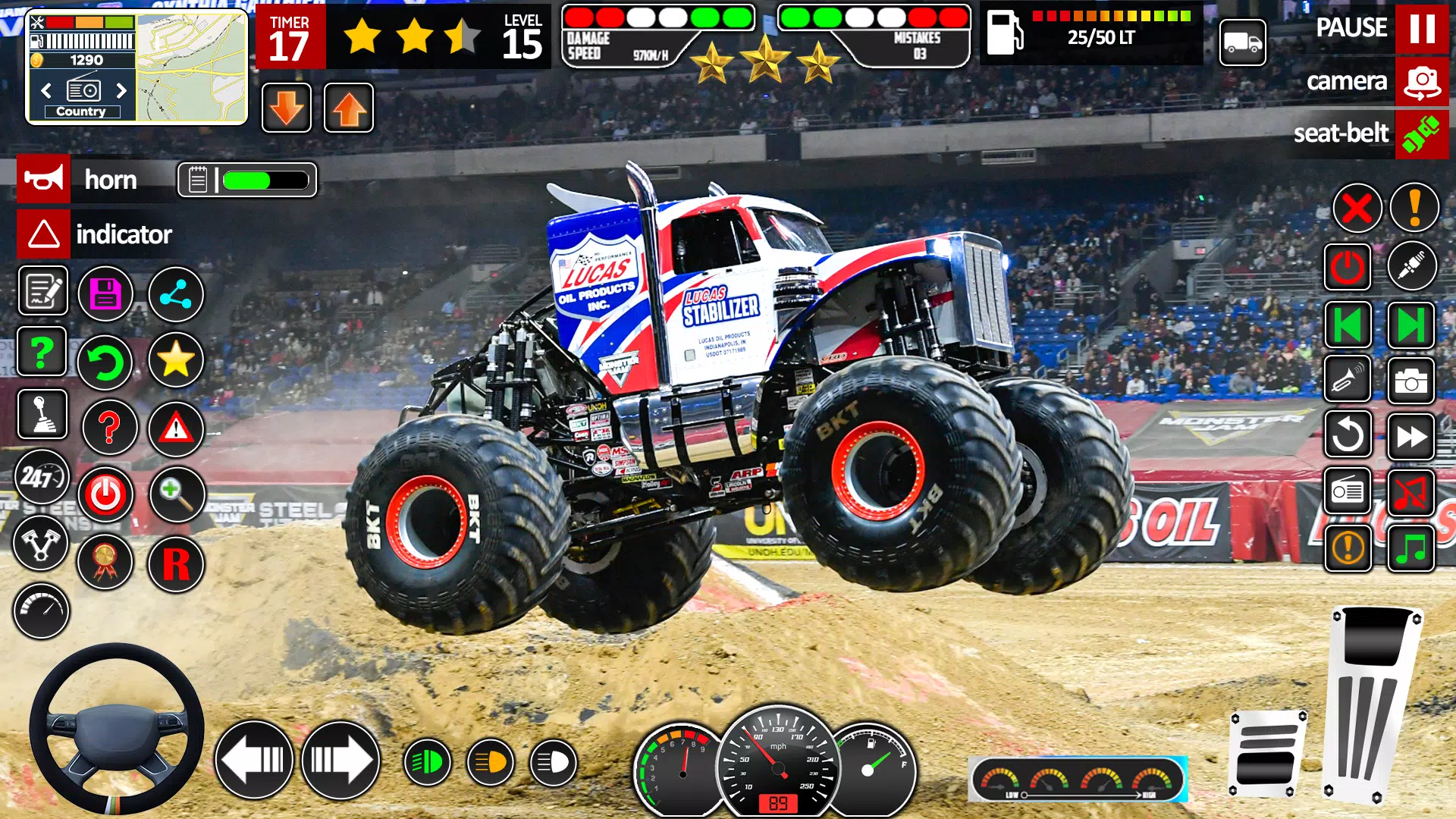Honk the horn button
1456x819 pixels.
(x=43, y=179)
